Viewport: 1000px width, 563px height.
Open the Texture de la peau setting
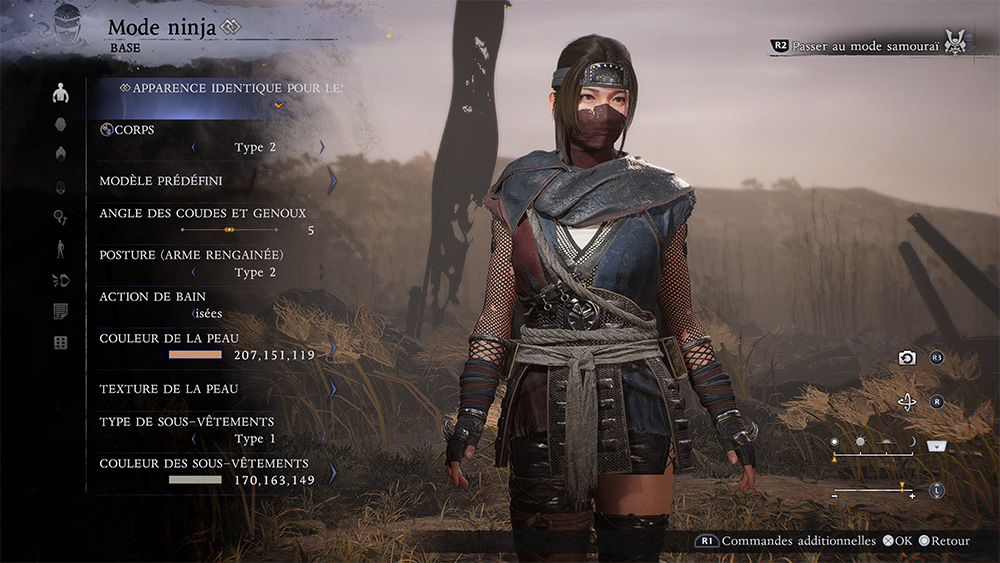pyautogui.click(x=210, y=388)
